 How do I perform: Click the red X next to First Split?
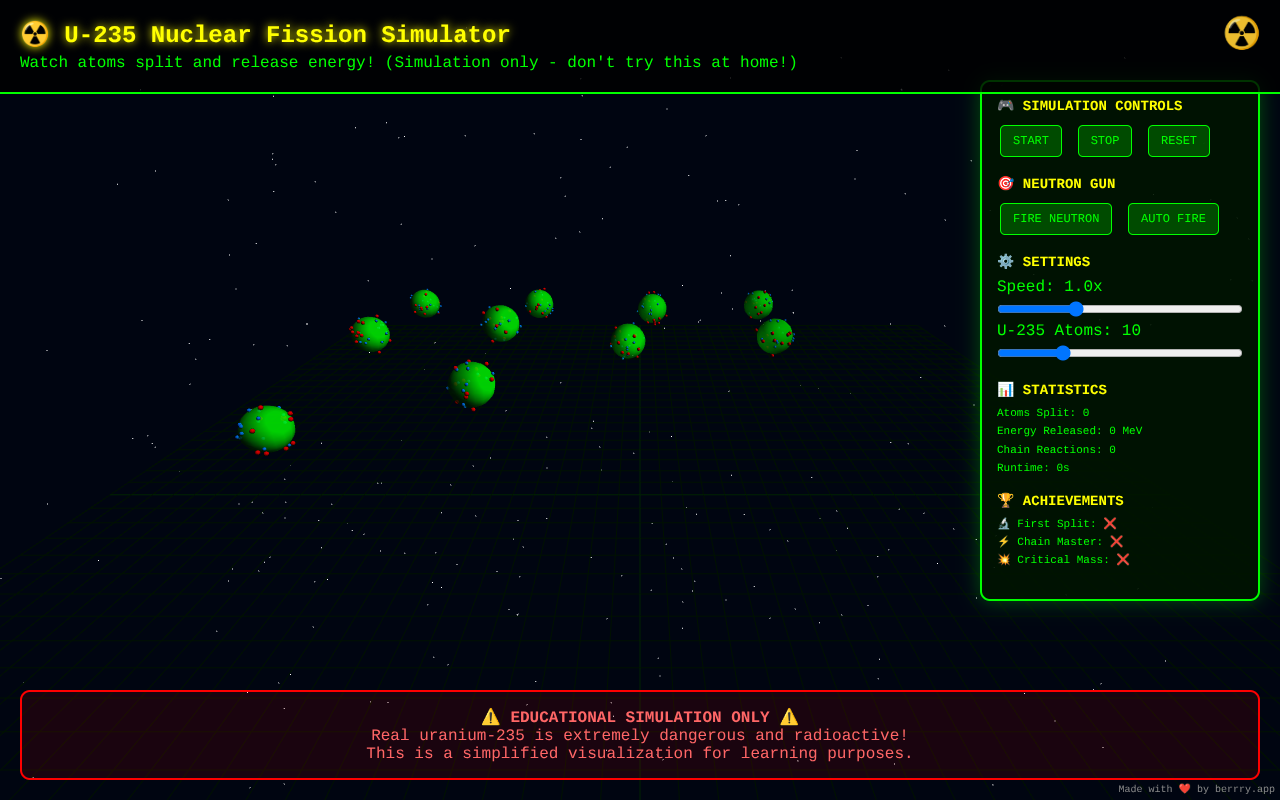1110,523
